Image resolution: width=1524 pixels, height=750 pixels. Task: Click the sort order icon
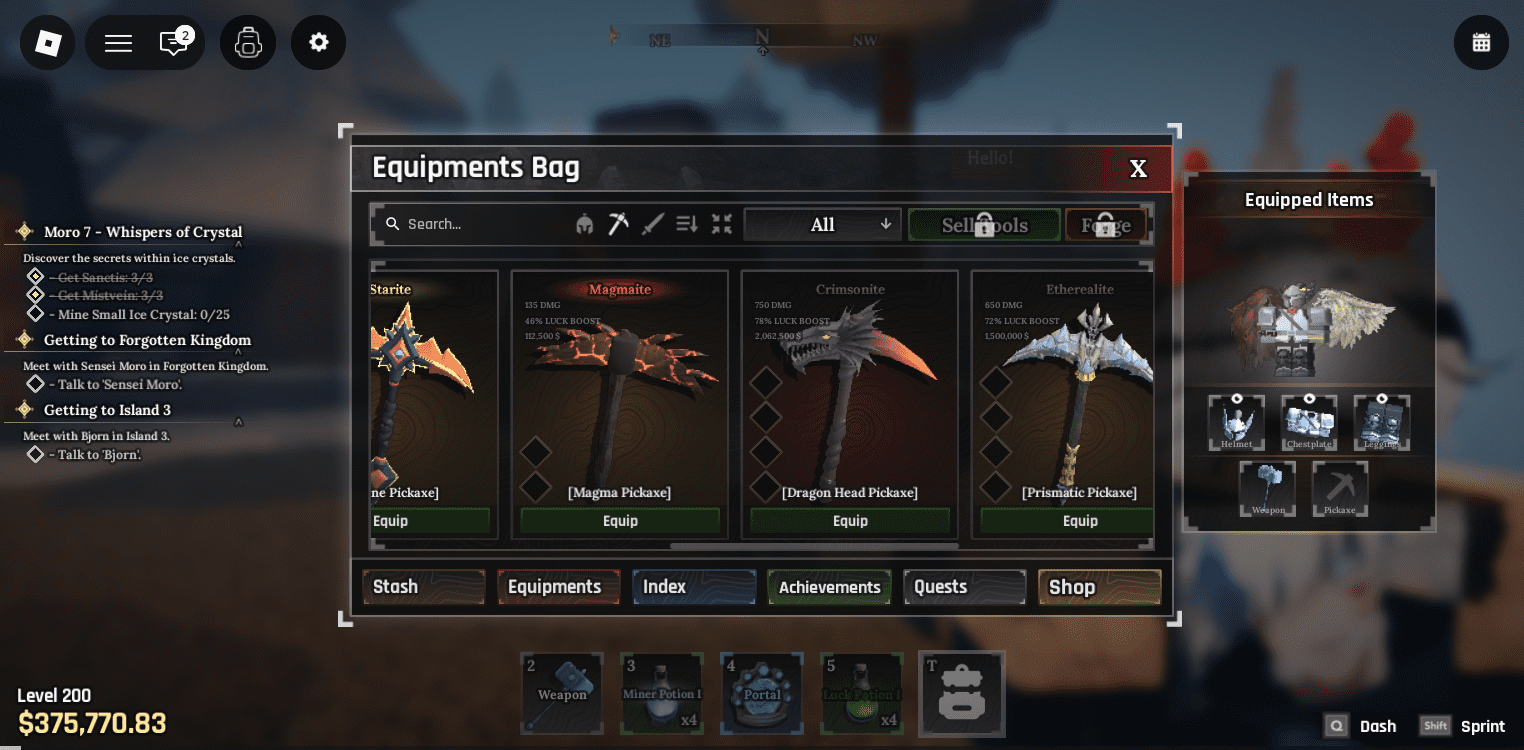[686, 223]
